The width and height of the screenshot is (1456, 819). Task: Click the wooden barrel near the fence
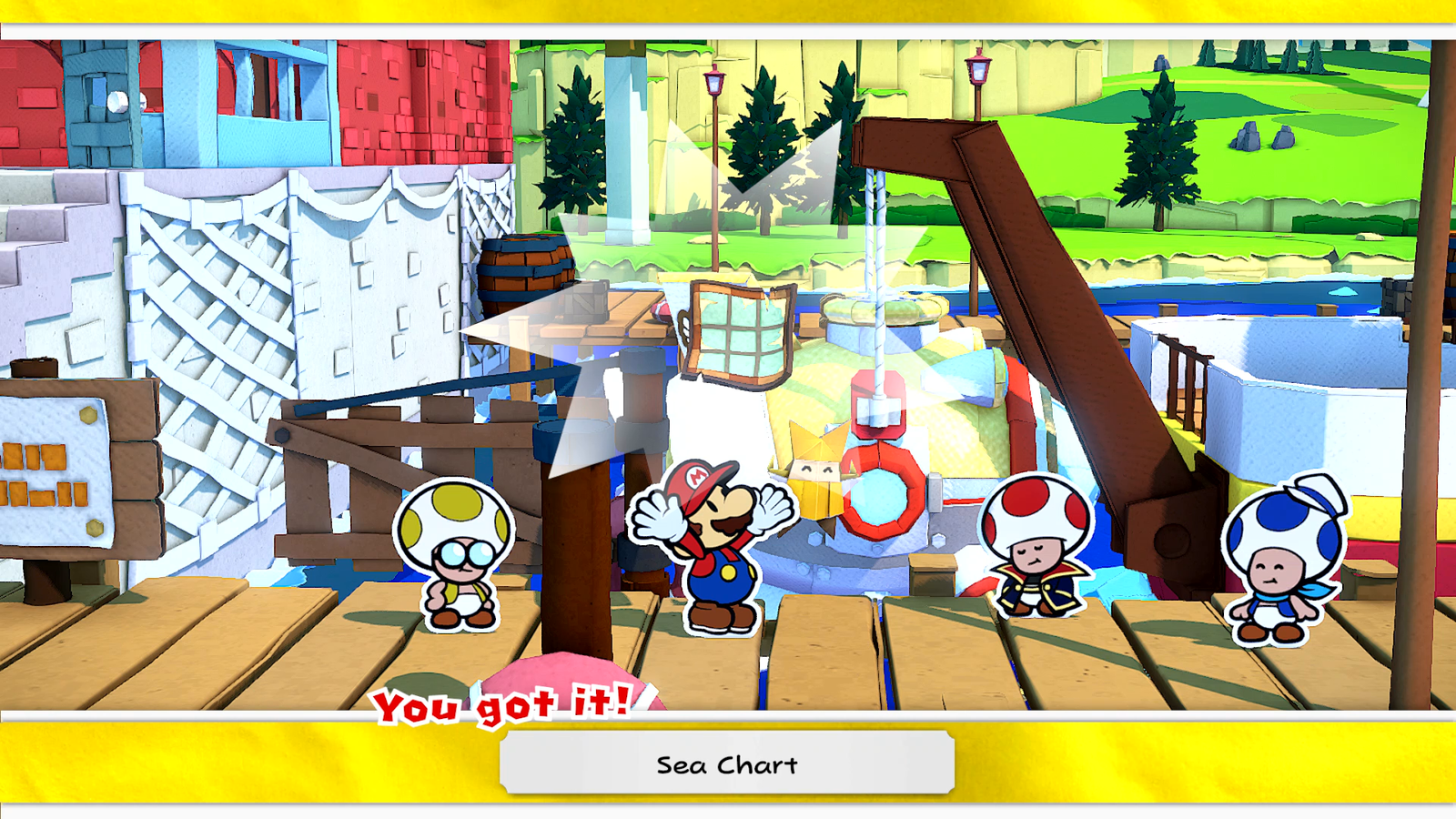525,273
